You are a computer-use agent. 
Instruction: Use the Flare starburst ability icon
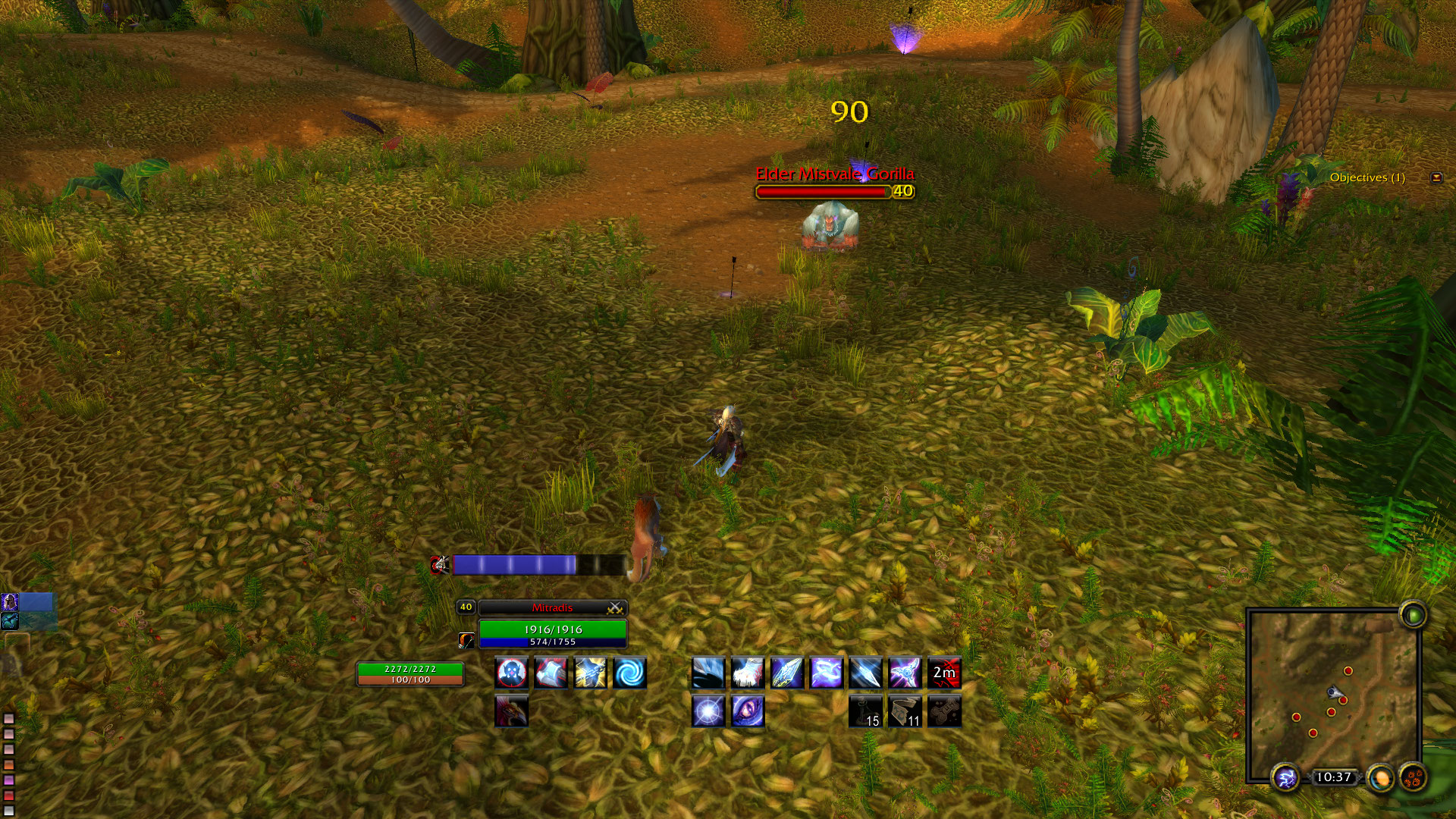[x=708, y=713]
